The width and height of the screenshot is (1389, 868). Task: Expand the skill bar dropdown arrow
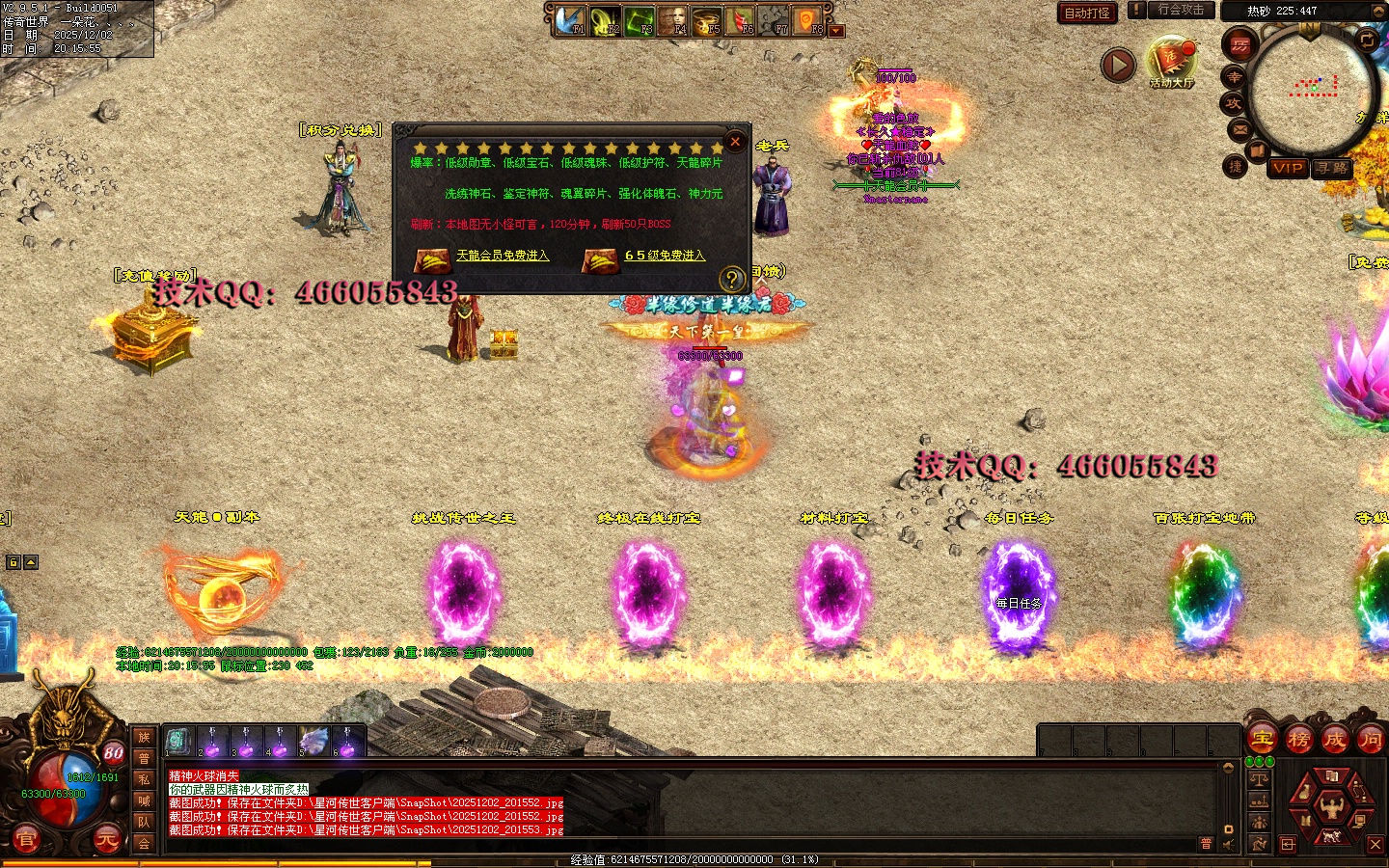(x=837, y=31)
